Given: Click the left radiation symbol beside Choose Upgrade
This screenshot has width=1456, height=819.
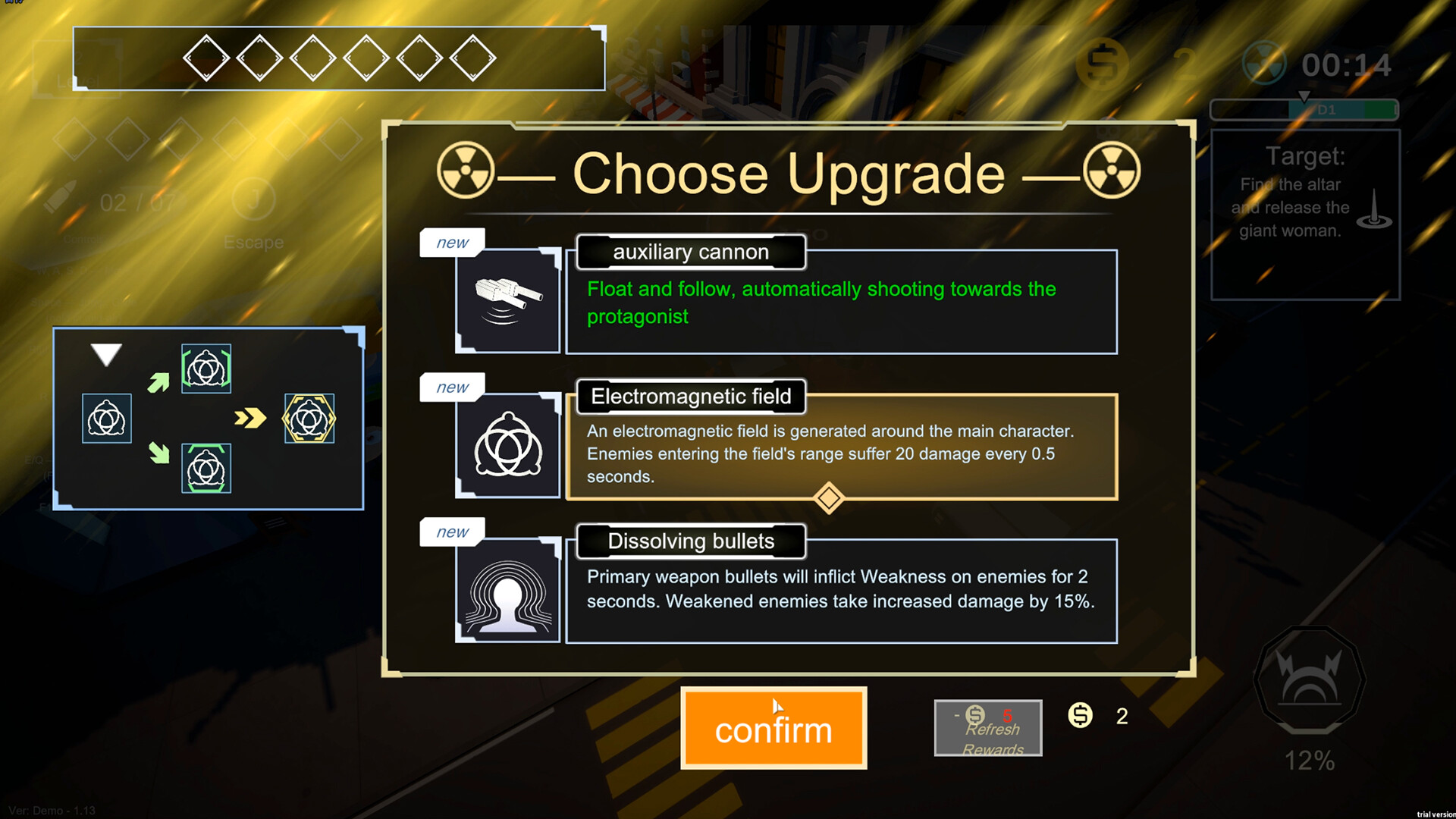Looking at the screenshot, I should pos(466,171).
